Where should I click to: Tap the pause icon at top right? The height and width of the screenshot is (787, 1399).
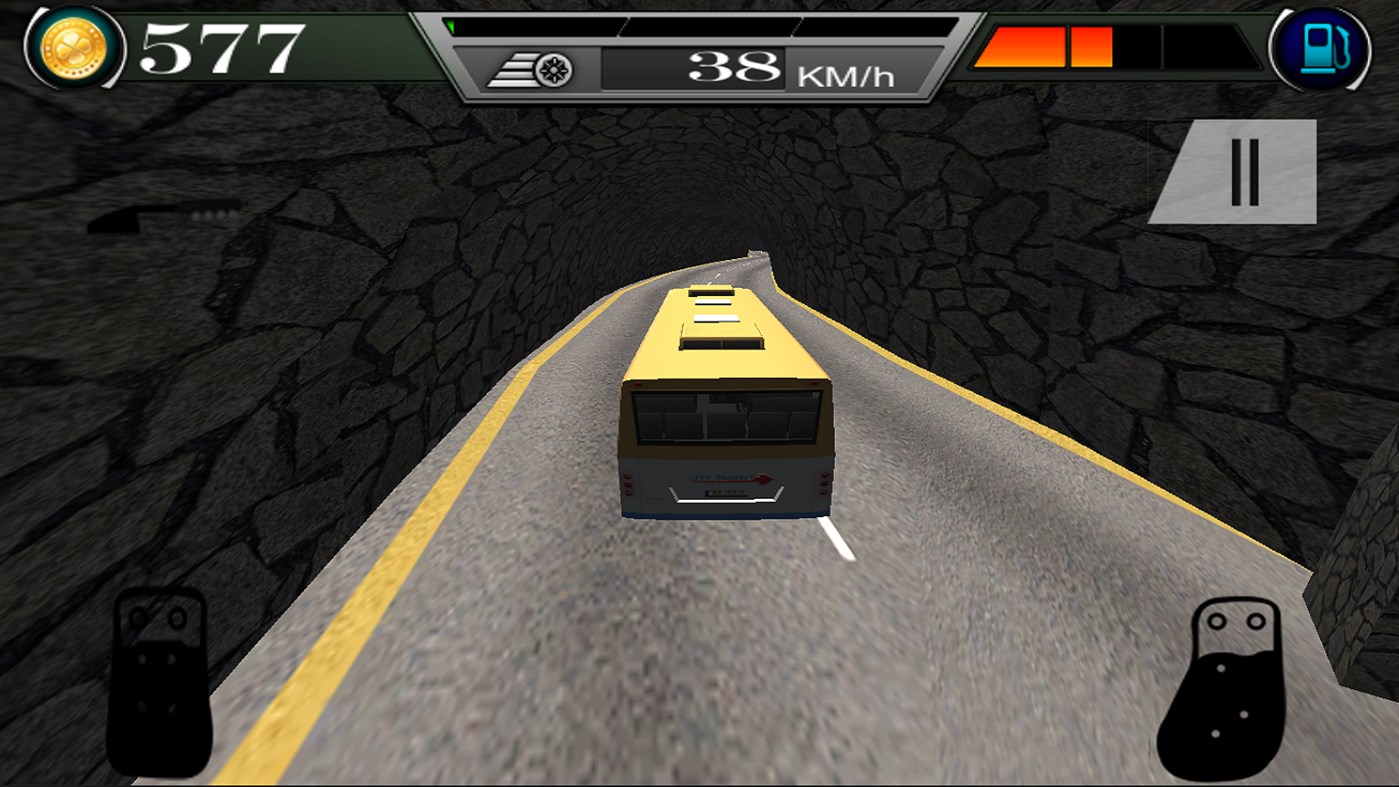click(x=1245, y=170)
